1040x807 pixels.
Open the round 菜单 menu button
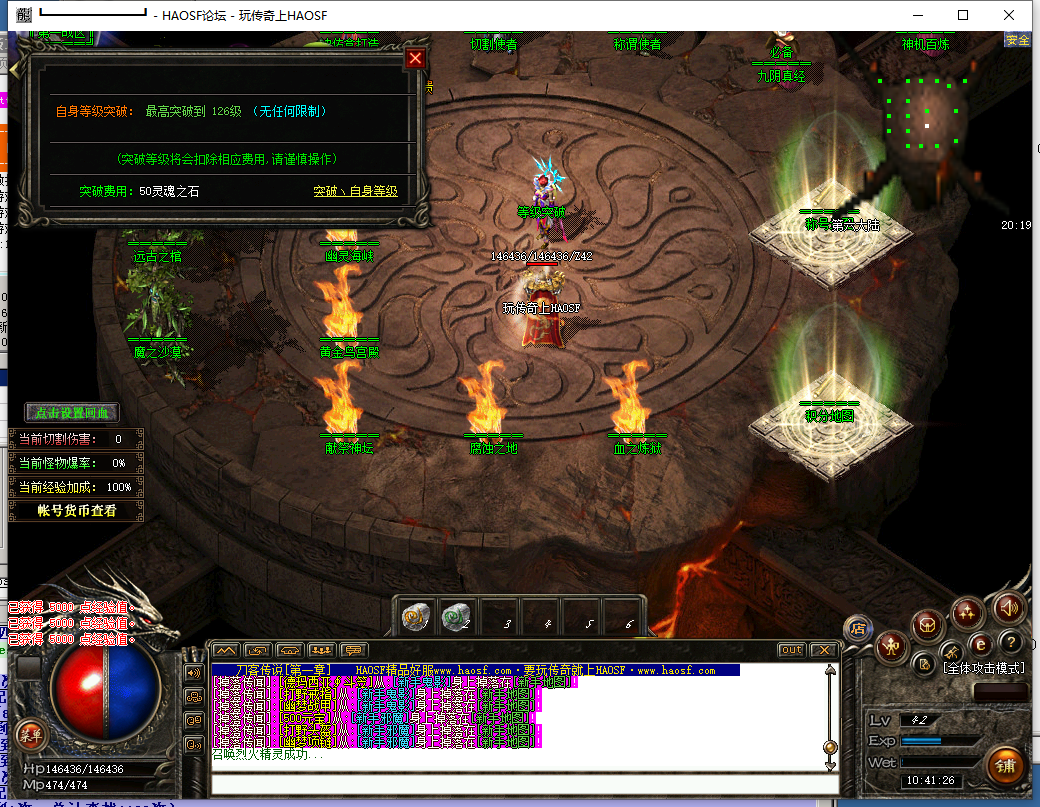coord(30,735)
